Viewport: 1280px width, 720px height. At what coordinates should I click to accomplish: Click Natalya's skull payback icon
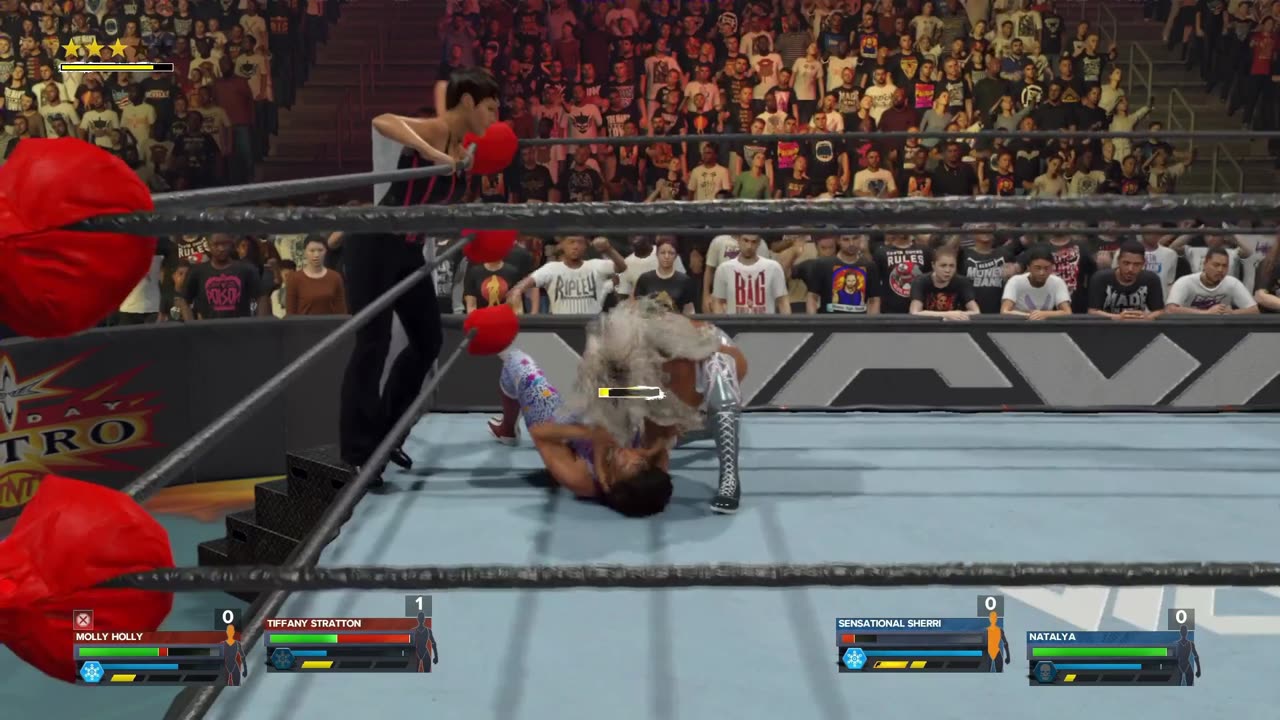(x=1045, y=671)
